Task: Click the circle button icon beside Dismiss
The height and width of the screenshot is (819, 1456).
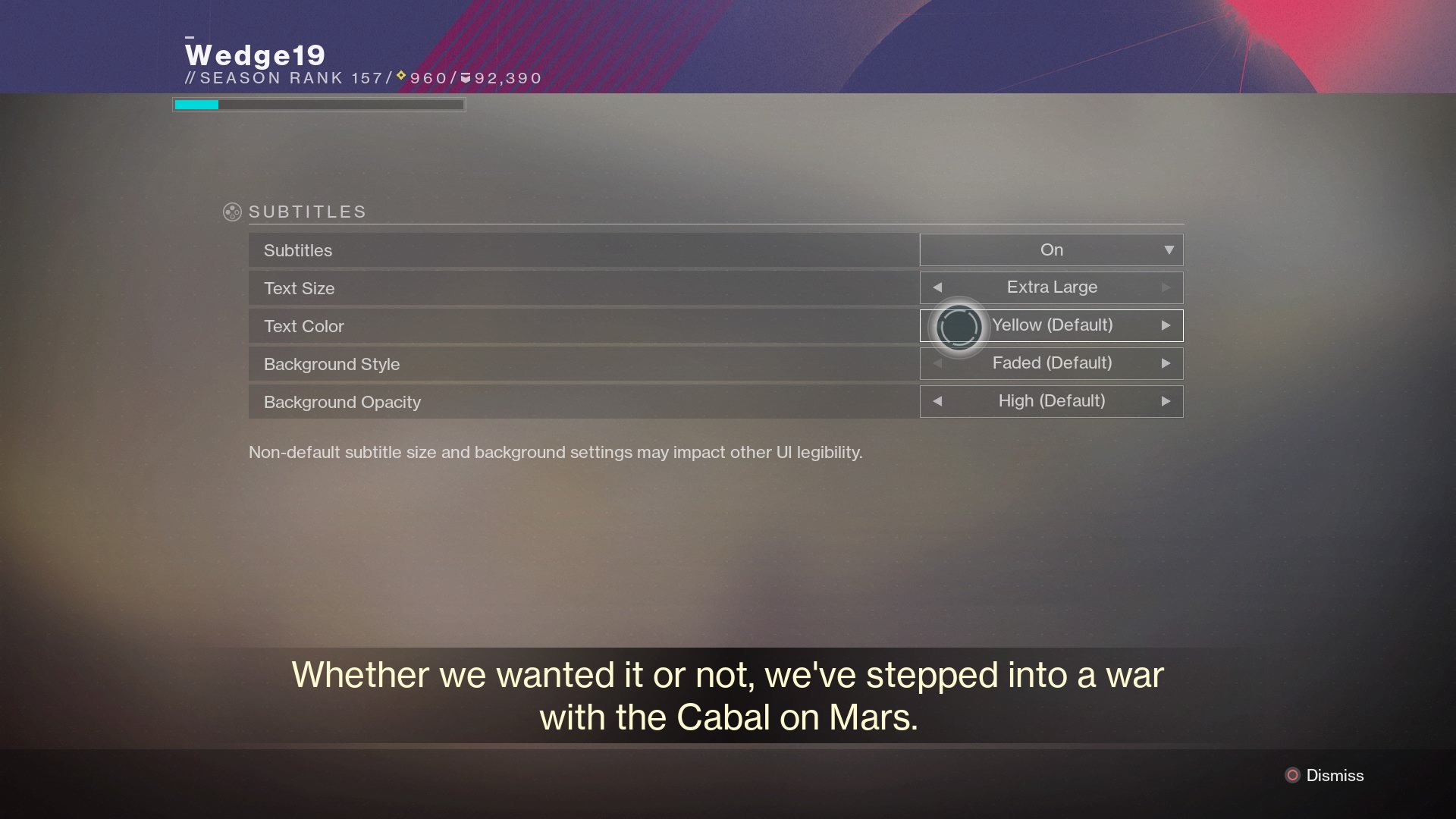Action: [1291, 775]
